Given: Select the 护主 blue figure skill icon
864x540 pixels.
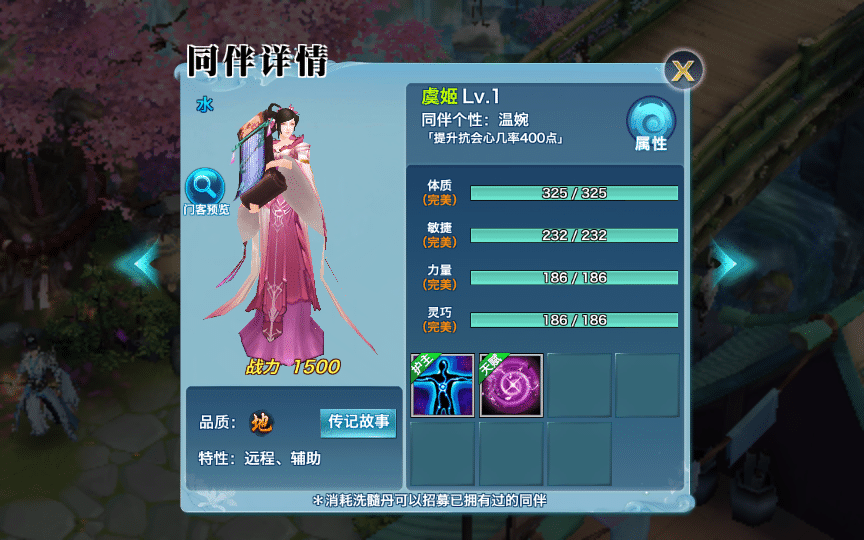Looking at the screenshot, I should (442, 385).
